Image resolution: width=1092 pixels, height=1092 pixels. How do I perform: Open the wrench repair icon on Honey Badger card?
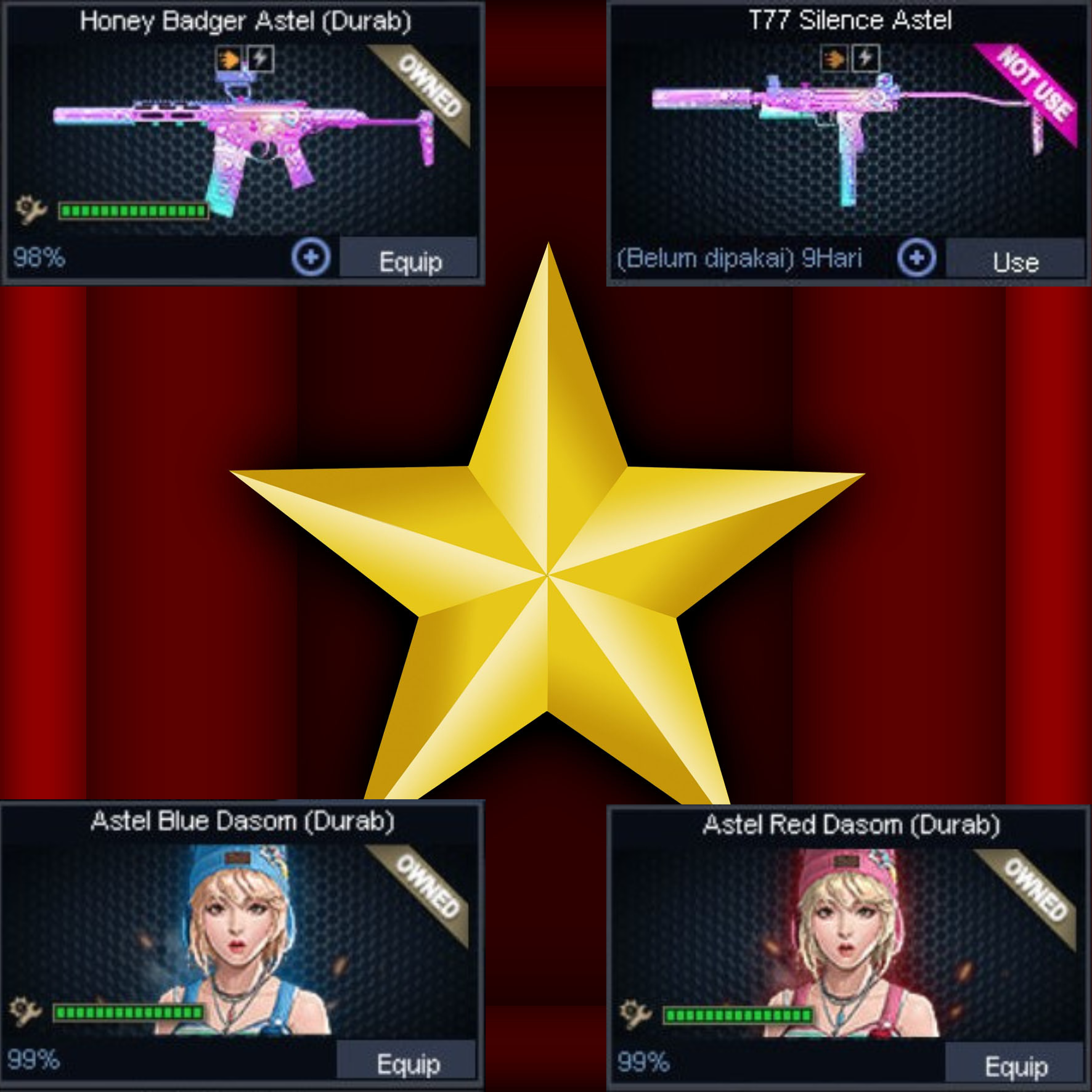click(29, 210)
